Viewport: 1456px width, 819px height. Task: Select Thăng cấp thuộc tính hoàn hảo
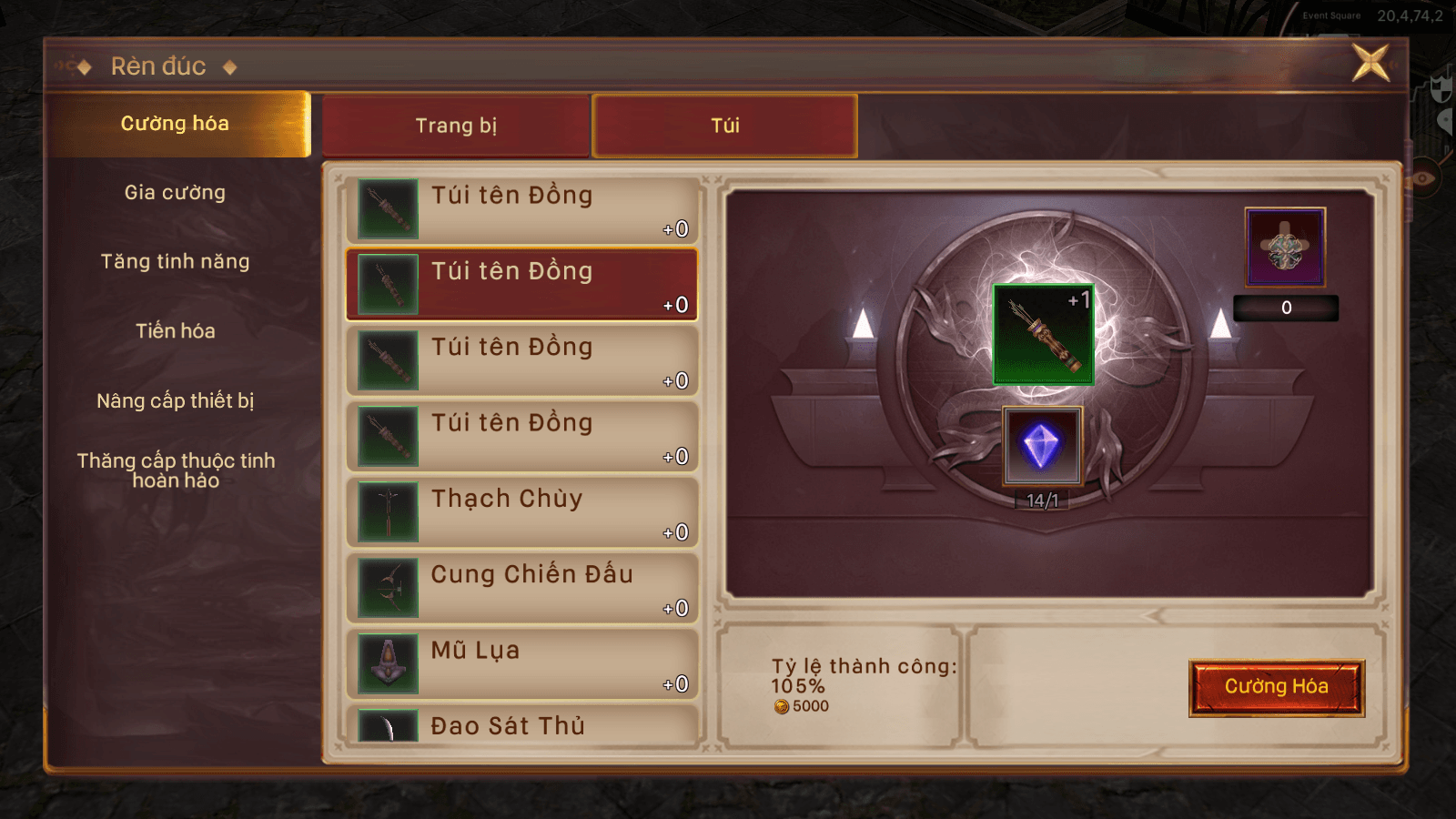click(x=176, y=470)
